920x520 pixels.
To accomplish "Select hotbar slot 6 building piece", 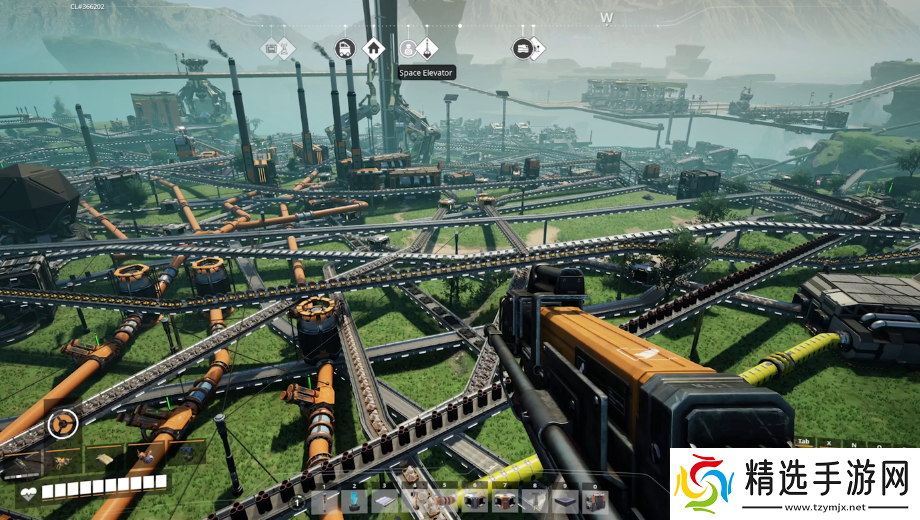I will [476, 502].
